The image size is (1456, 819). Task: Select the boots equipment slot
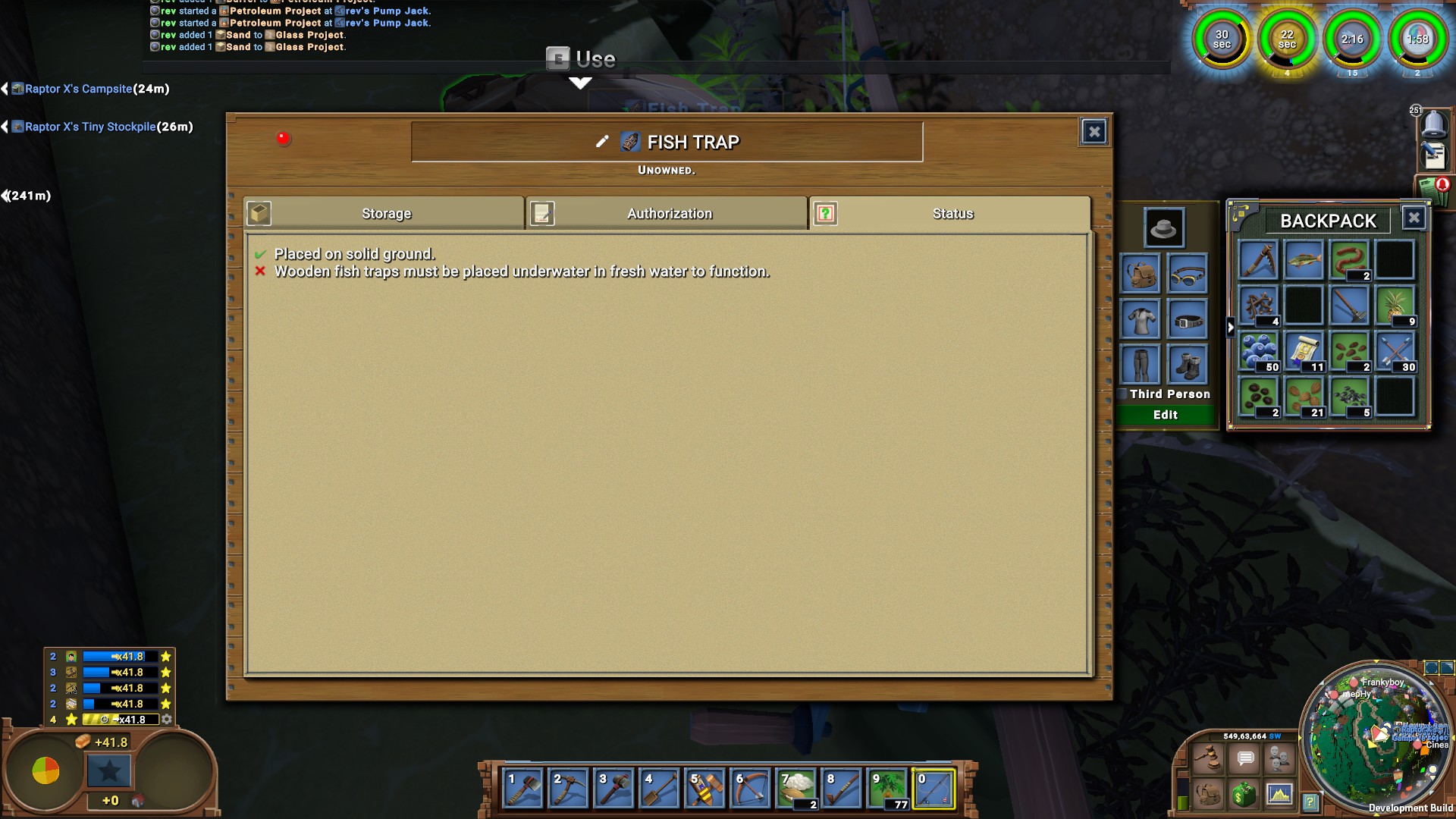1187,365
